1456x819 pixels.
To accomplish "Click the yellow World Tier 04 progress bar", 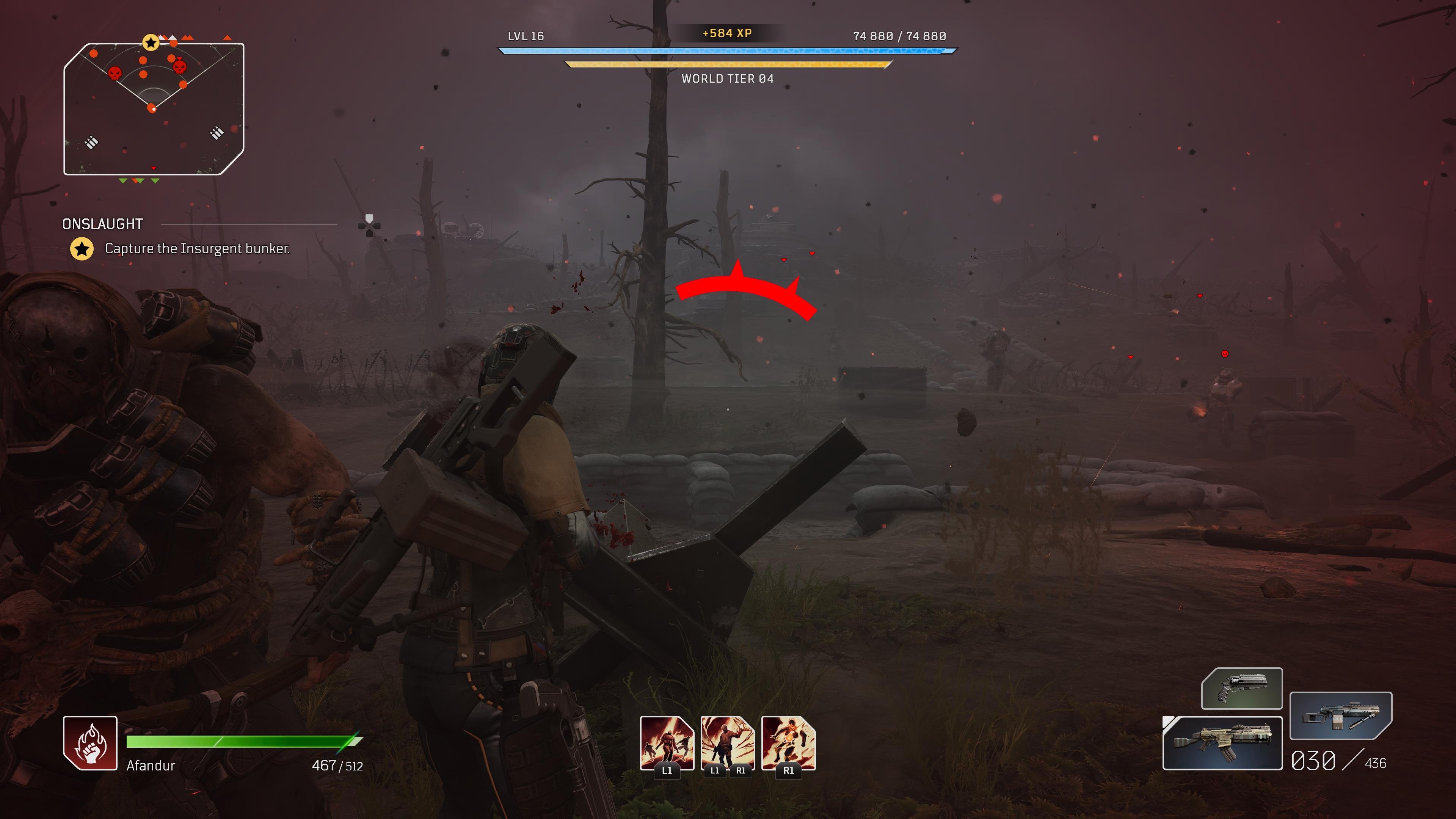I will tap(726, 65).
